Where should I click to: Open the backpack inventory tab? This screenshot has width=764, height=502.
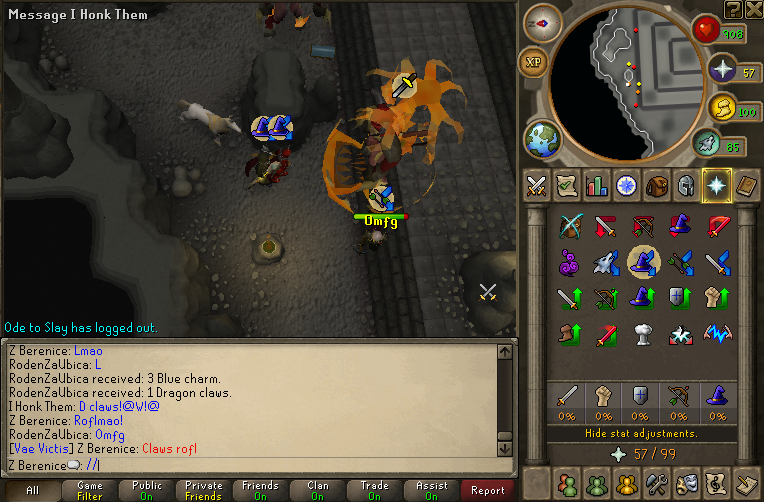[x=656, y=185]
